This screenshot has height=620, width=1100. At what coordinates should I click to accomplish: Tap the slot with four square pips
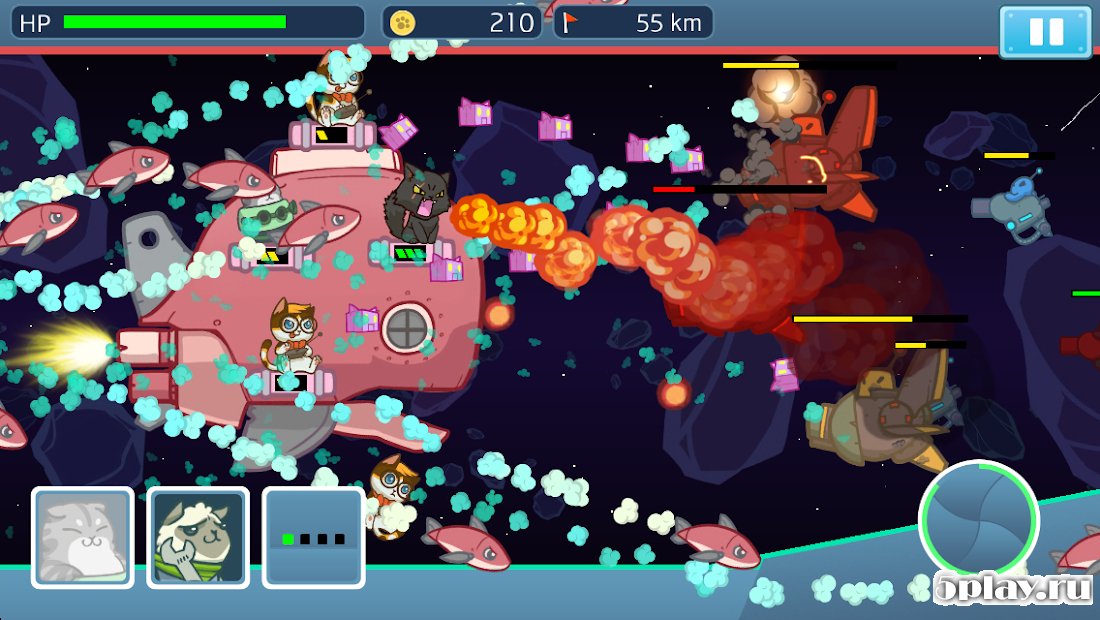pos(313,537)
